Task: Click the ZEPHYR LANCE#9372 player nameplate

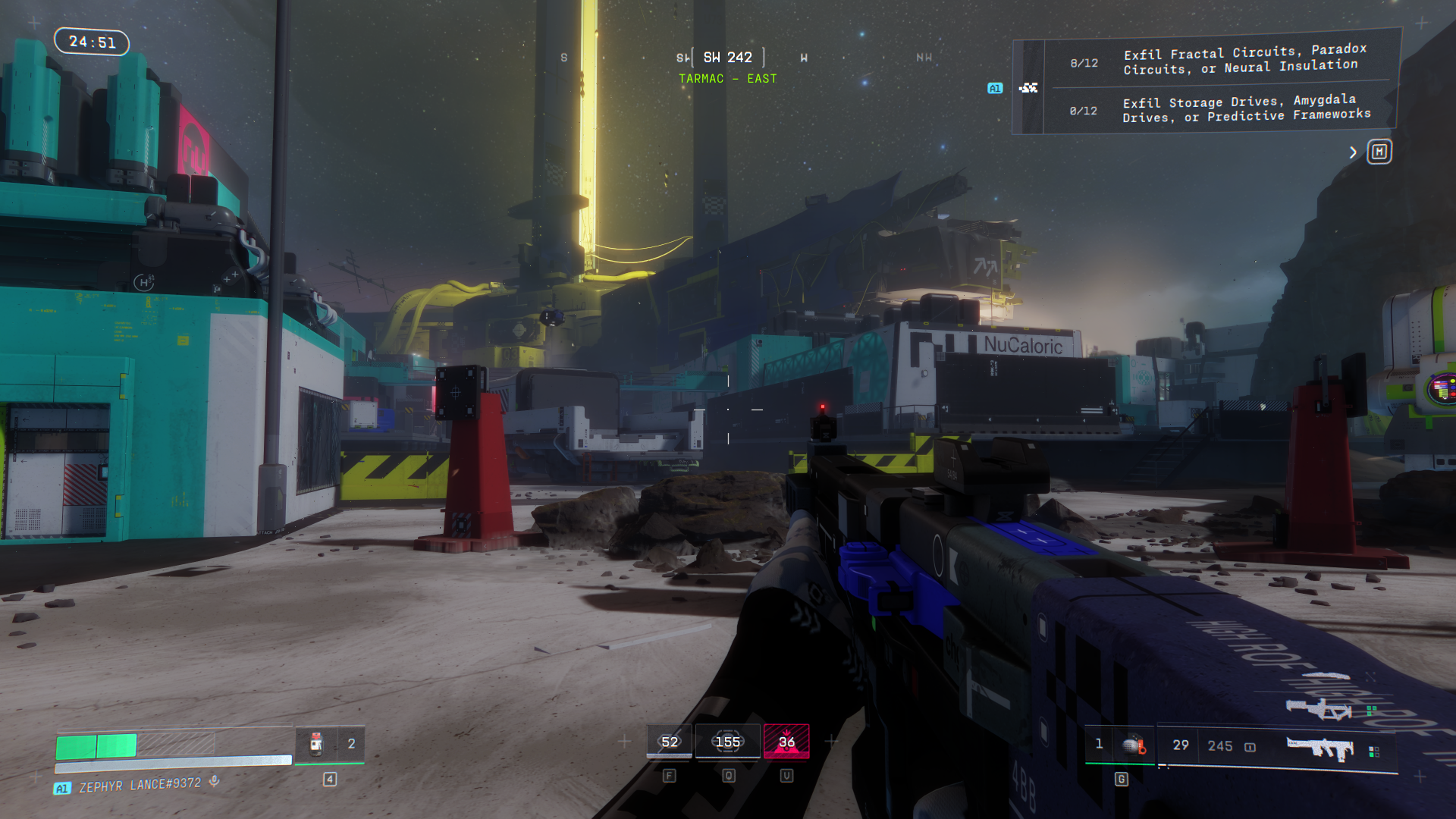Action: (x=140, y=785)
